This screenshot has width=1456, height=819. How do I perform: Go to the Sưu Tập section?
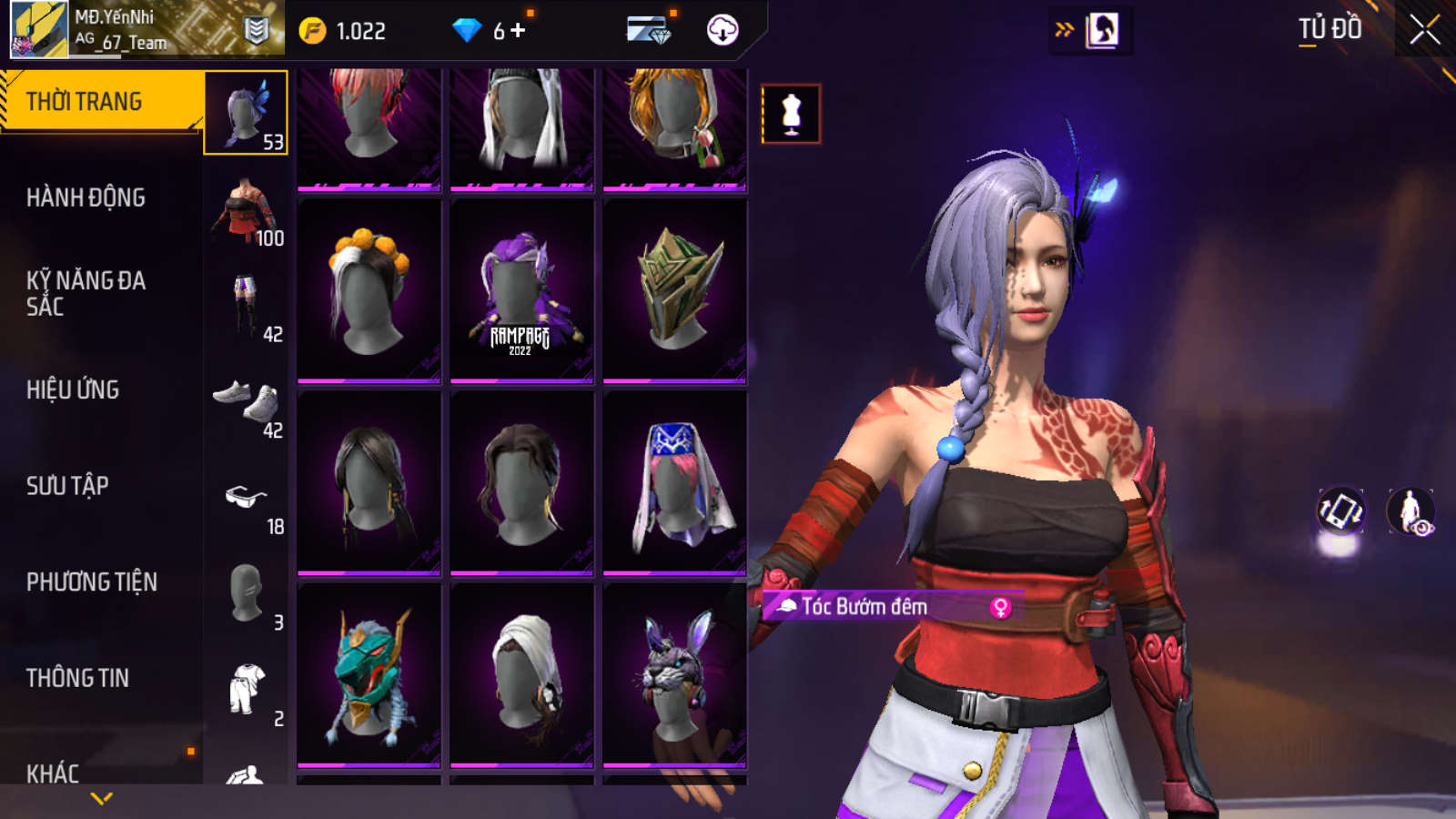coord(67,486)
